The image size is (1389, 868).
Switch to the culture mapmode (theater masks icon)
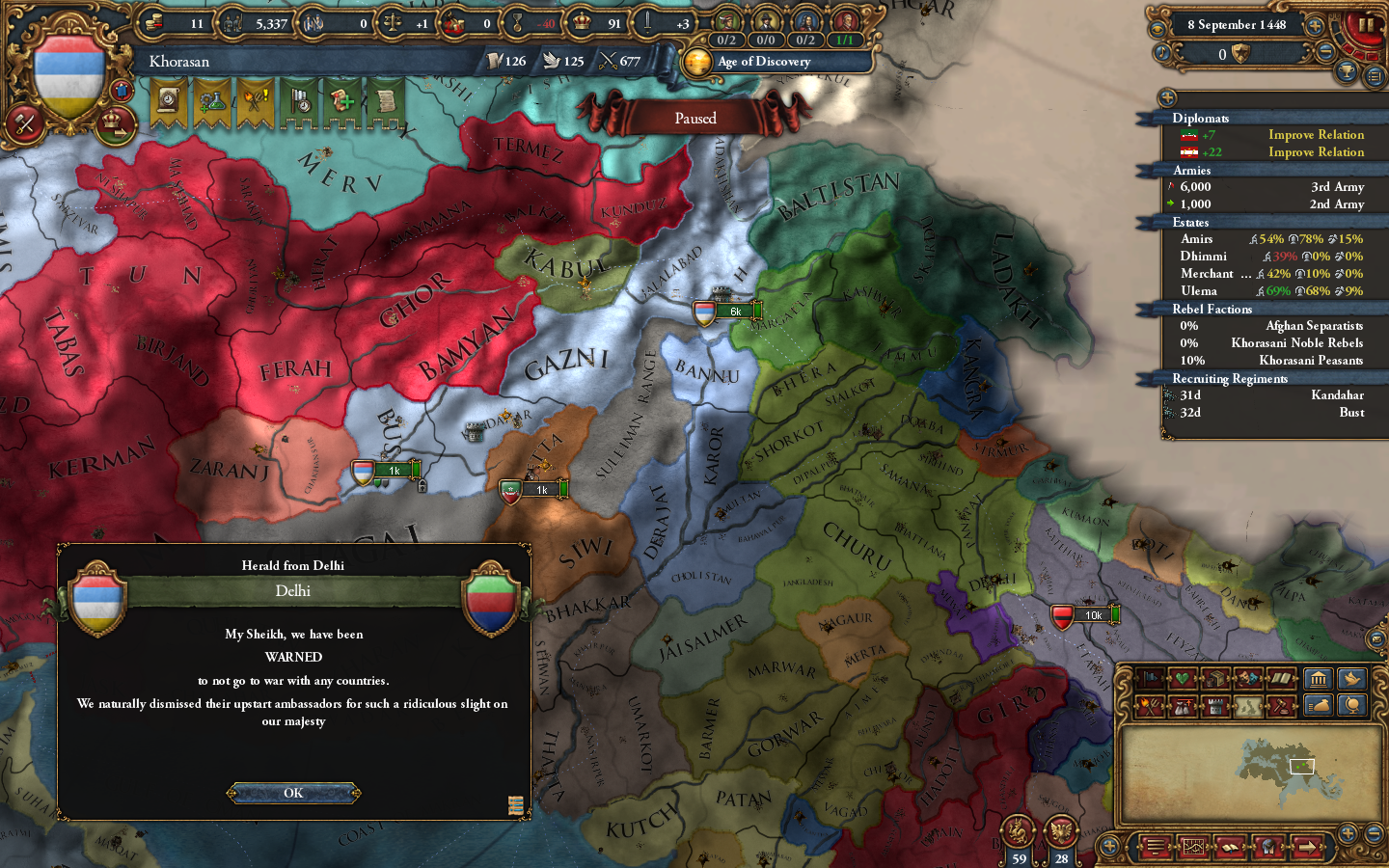(1246, 678)
